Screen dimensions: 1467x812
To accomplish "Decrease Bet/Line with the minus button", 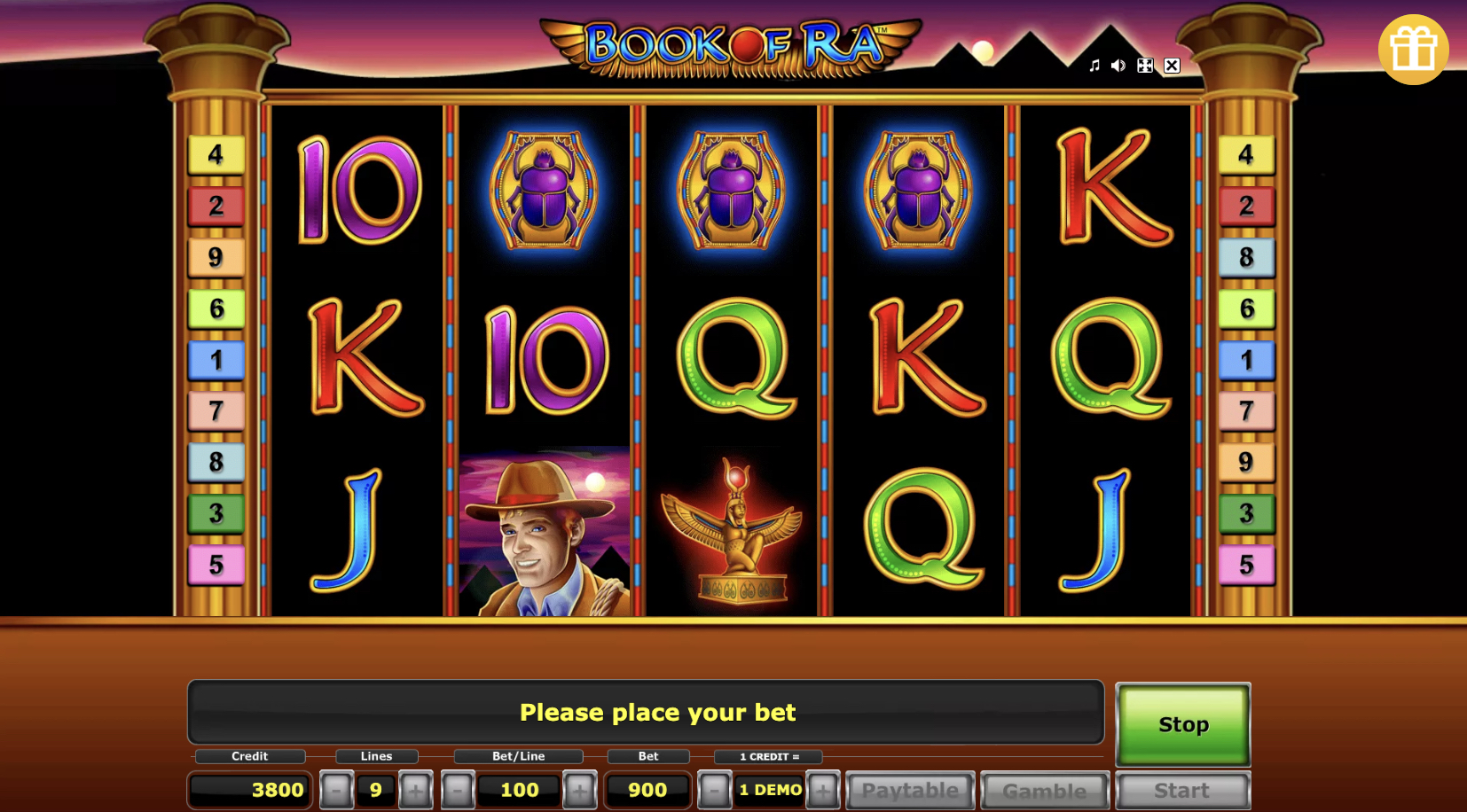I will coord(458,789).
